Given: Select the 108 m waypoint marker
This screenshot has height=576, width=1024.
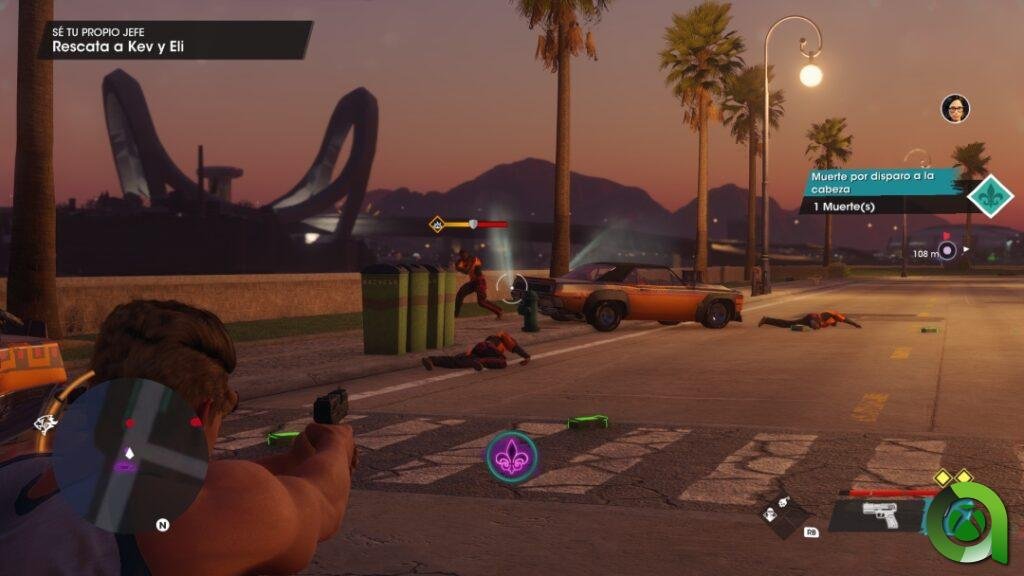Looking at the screenshot, I should pyautogui.click(x=947, y=251).
